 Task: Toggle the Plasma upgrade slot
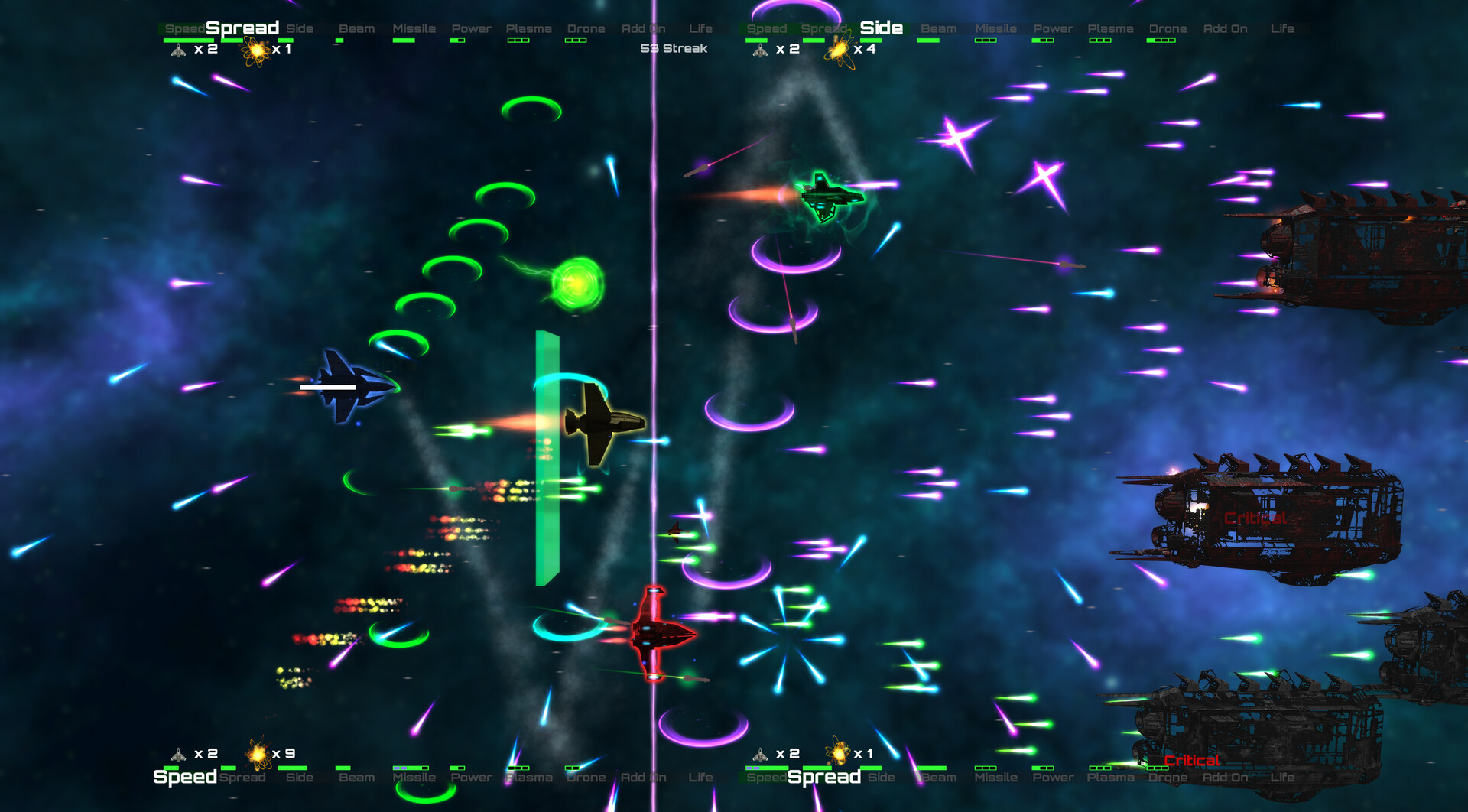529,28
